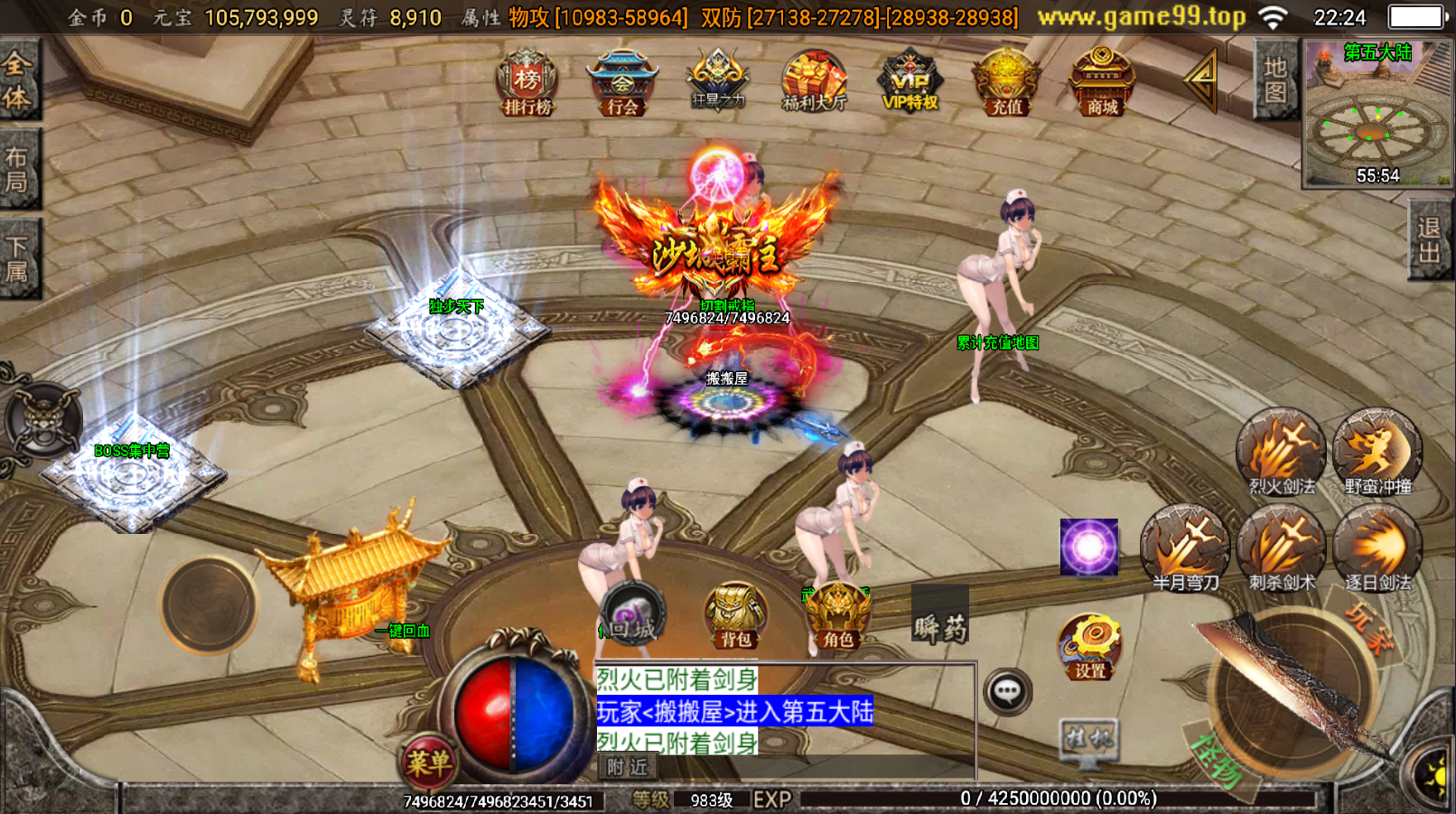Image resolution: width=1456 pixels, height=814 pixels.
Task: Use the 野蛮冲撞 charge skill
Action: pyautogui.click(x=1377, y=452)
